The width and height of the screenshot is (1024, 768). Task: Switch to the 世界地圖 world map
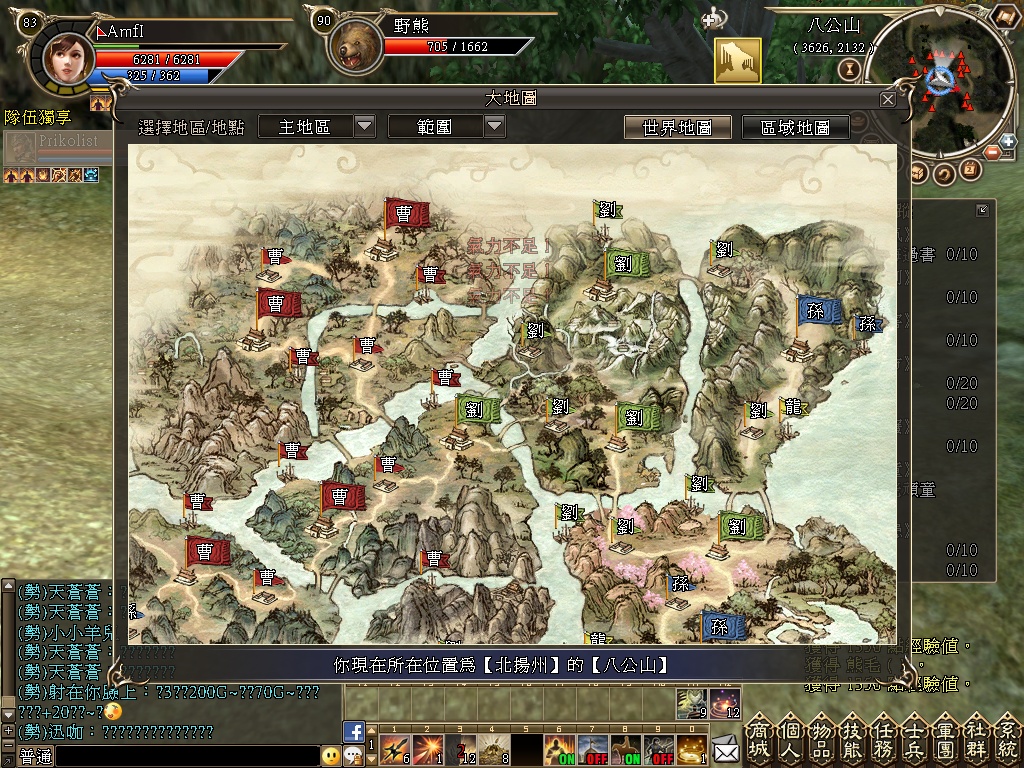(x=677, y=127)
